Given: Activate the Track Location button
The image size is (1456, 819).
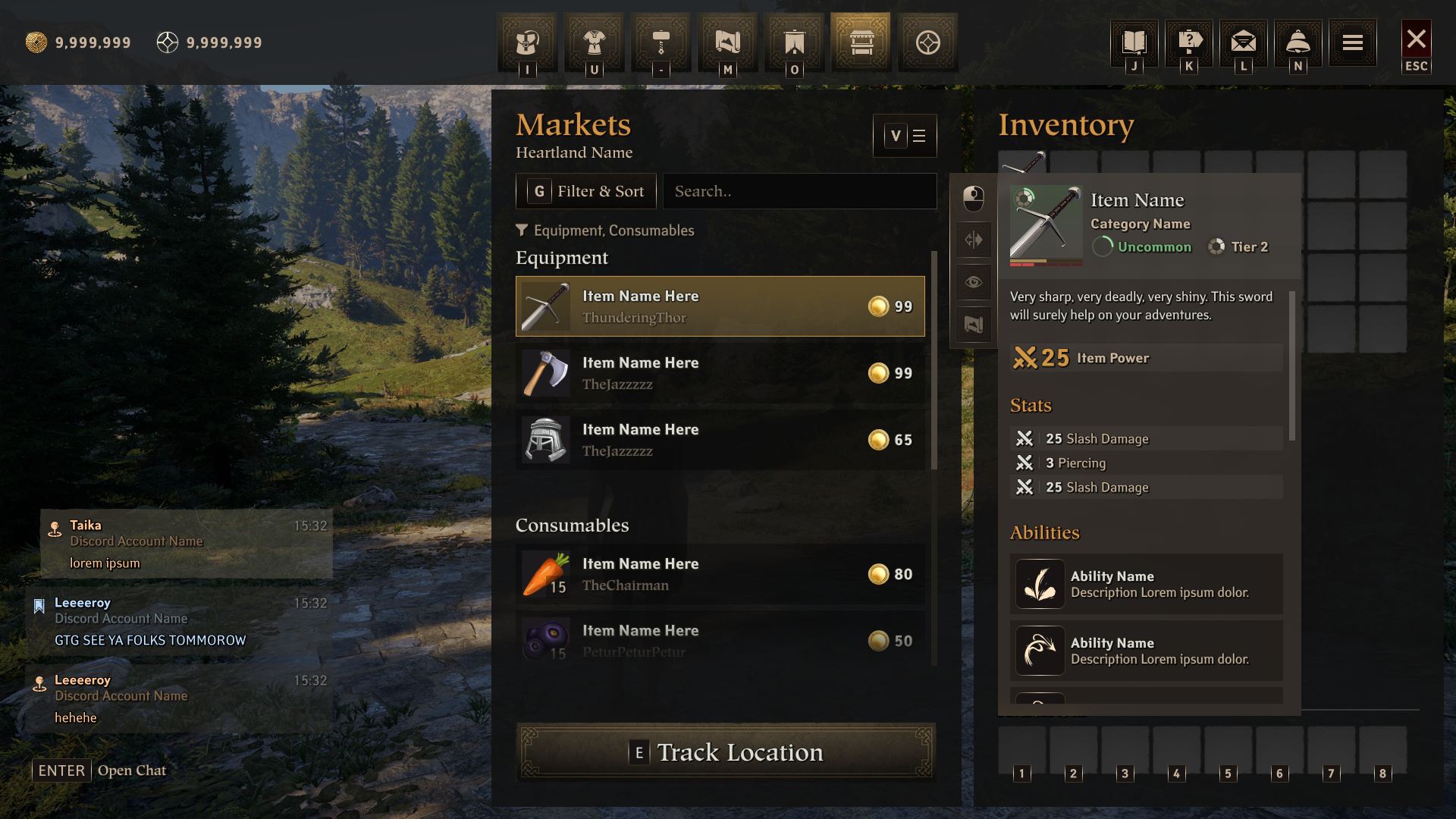Looking at the screenshot, I should [726, 752].
